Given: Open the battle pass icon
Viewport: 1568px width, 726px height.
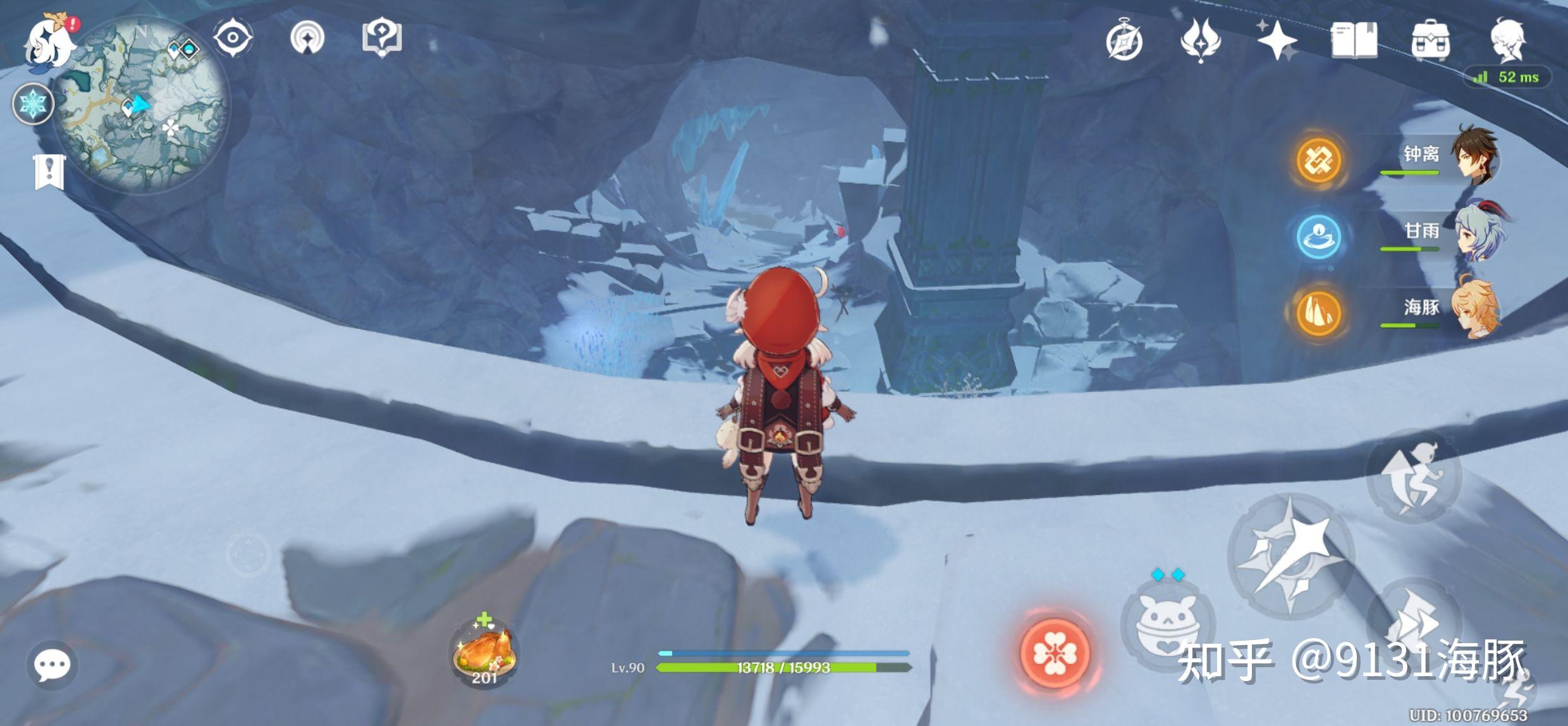Looking at the screenshot, I should pos(1200,40).
